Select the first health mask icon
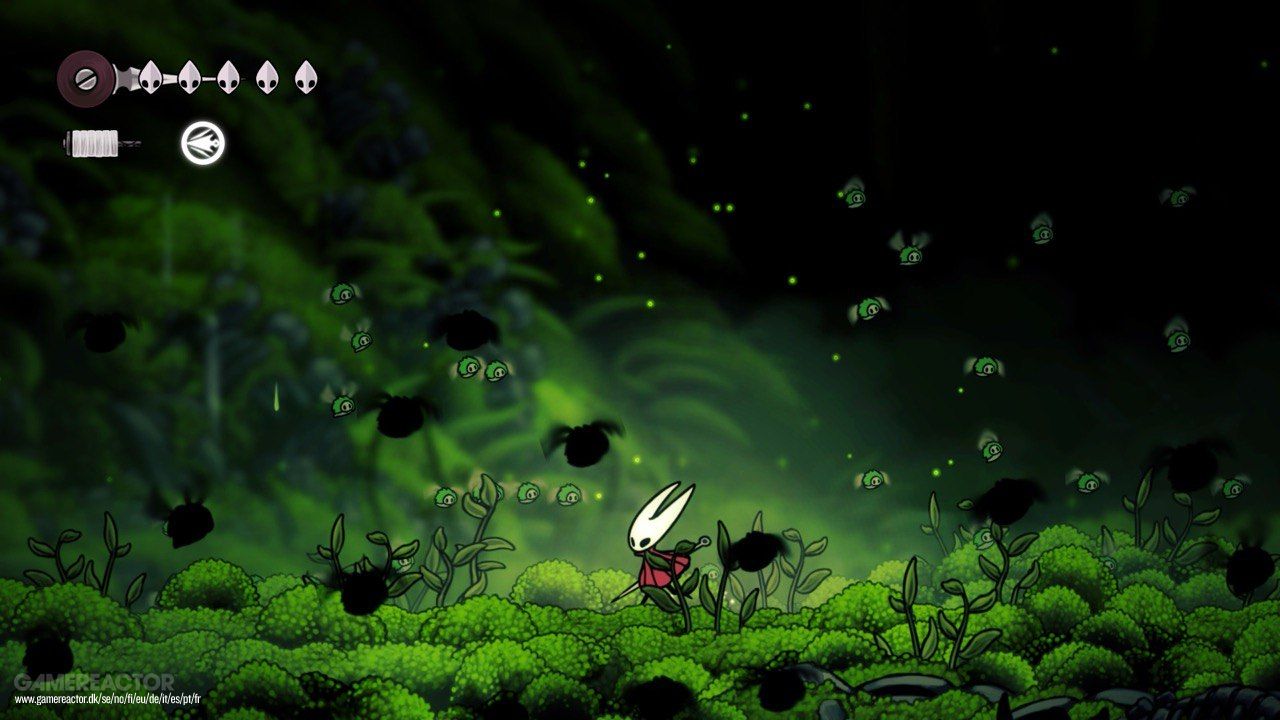This screenshot has width=1280, height=720. (x=148, y=77)
